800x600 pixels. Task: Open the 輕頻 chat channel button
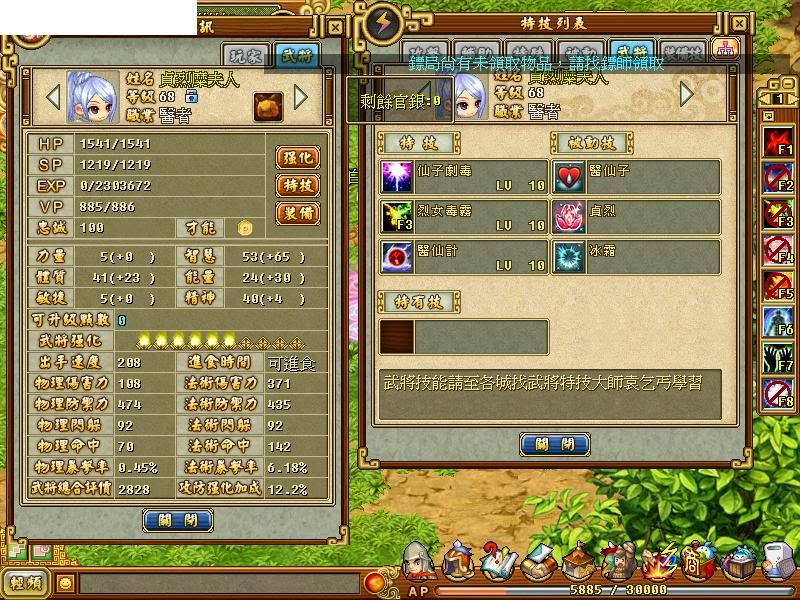(x=27, y=583)
